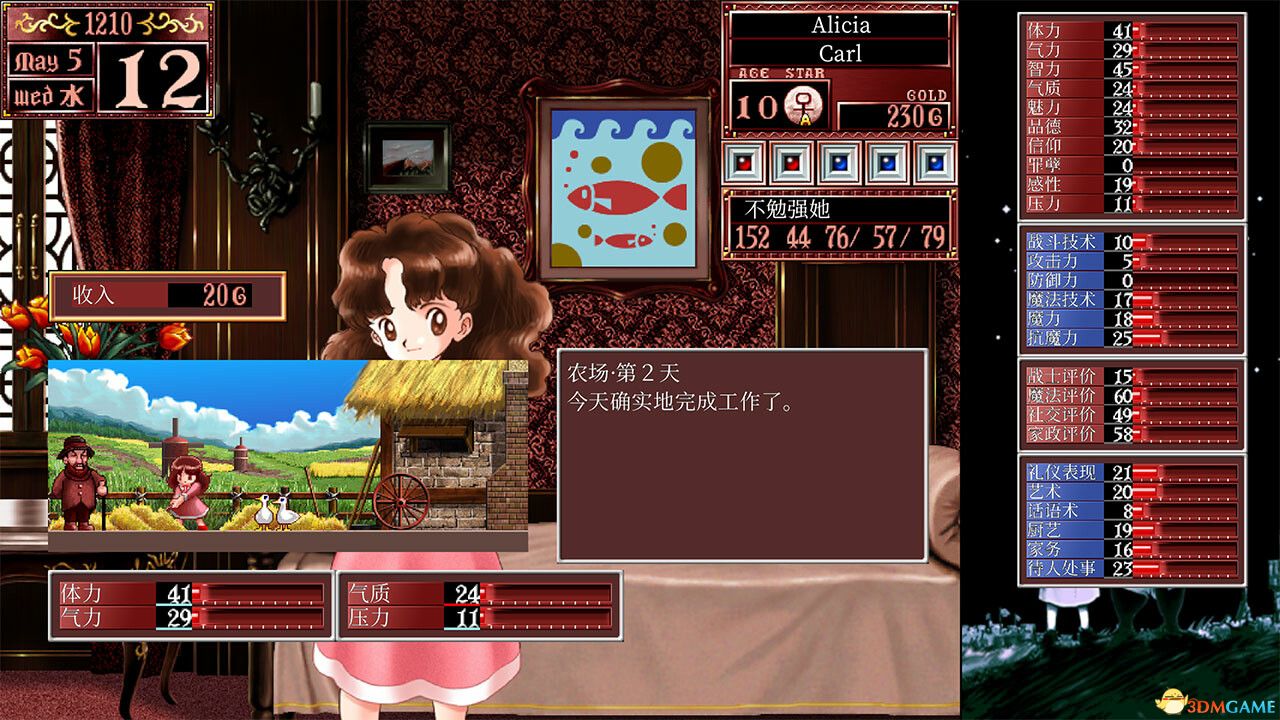The height and width of the screenshot is (720, 1280).
Task: Select the 'Carl' surname tab
Action: point(841,52)
